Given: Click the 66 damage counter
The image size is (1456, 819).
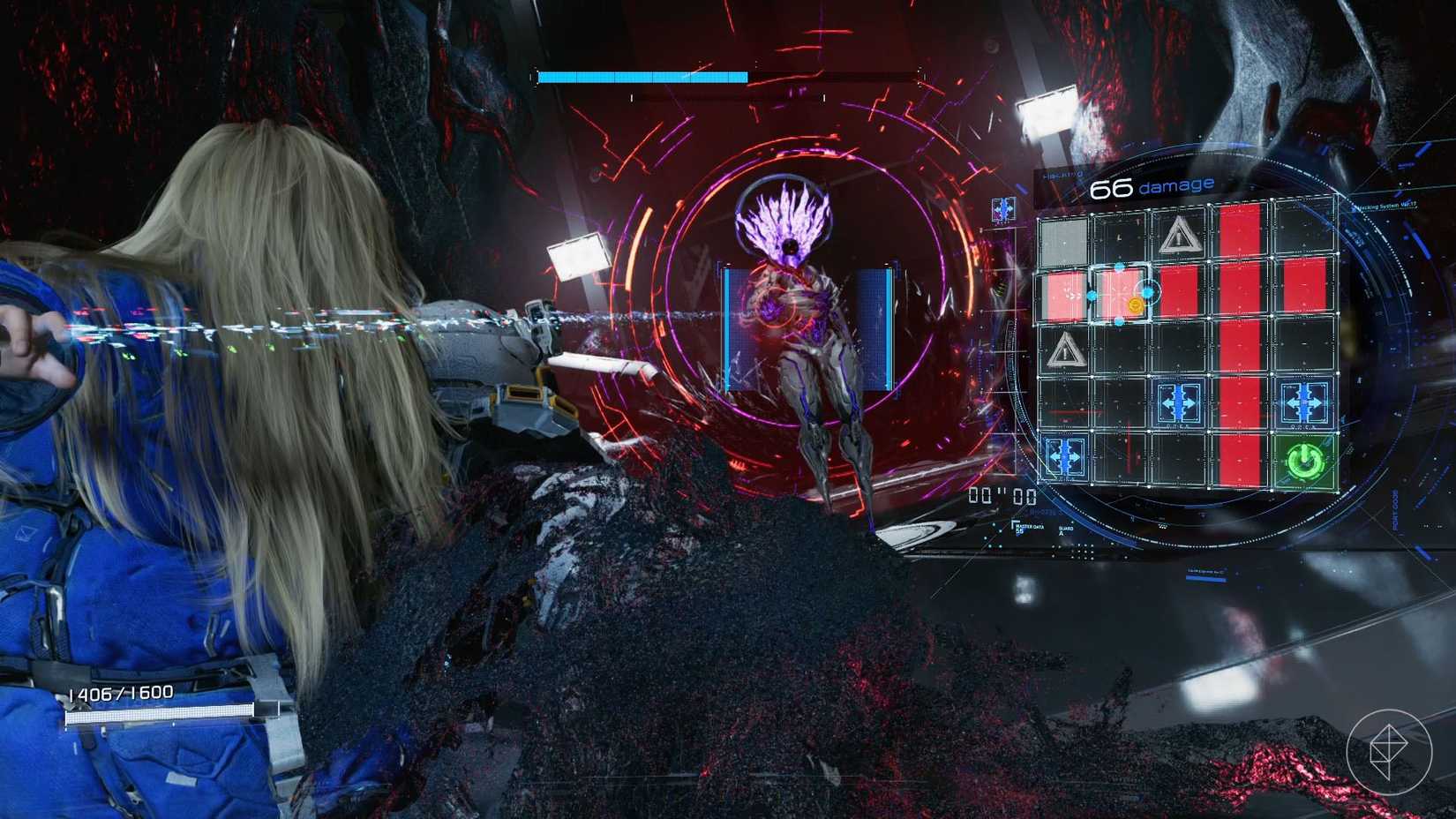Looking at the screenshot, I should click(x=1150, y=184).
